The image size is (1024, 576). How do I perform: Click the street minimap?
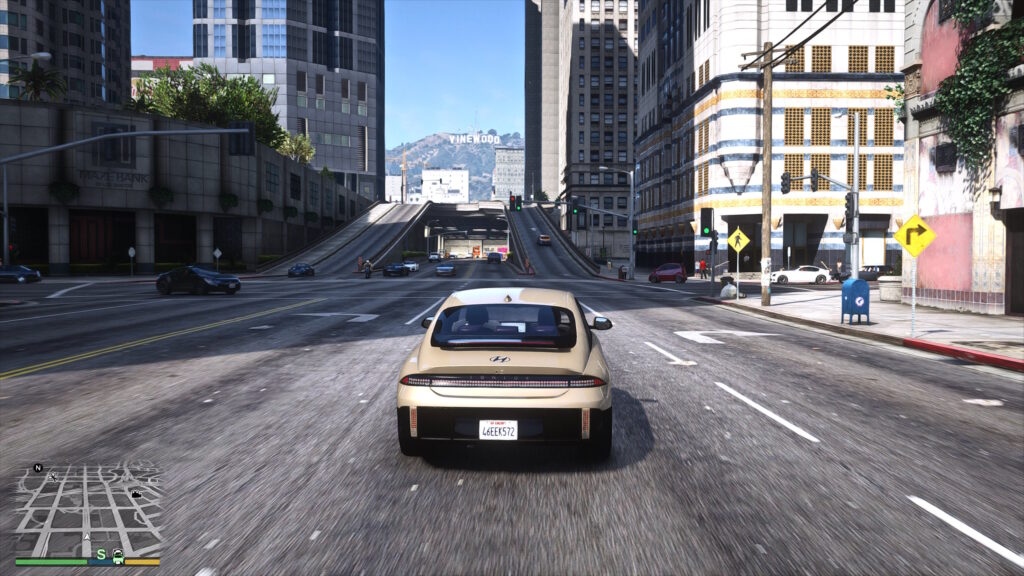click(88, 510)
